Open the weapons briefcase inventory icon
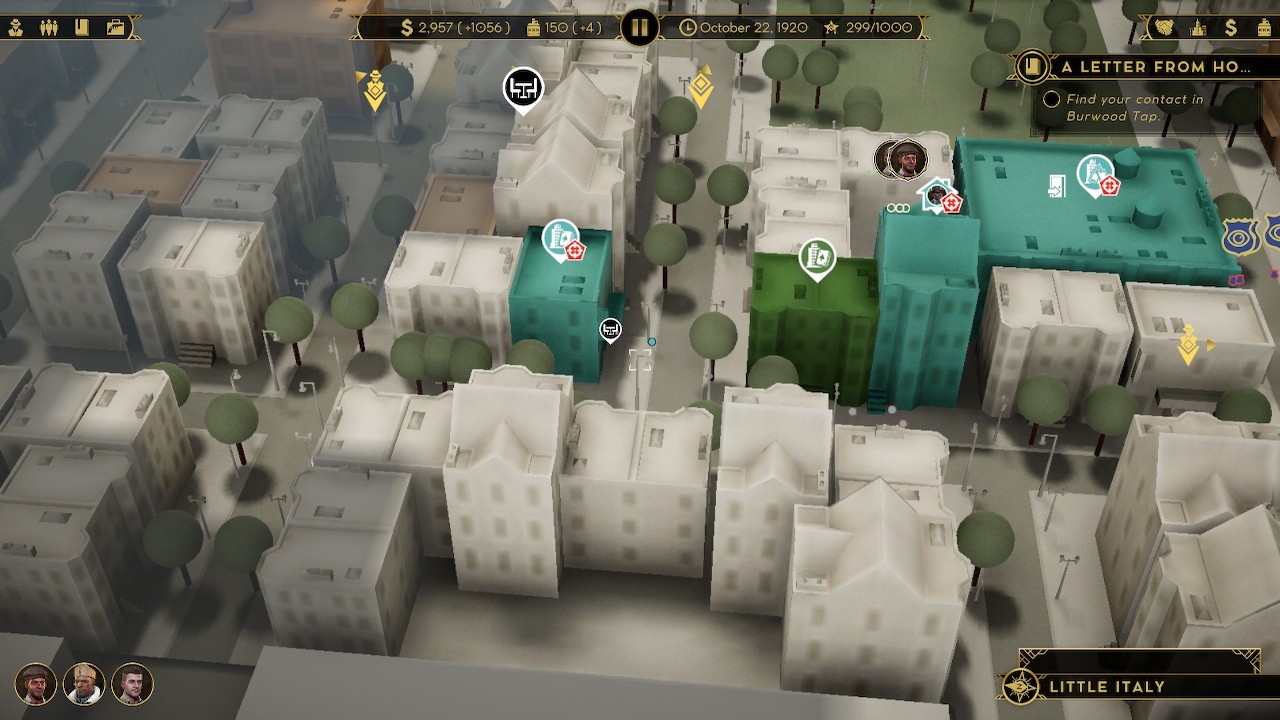 click(116, 27)
